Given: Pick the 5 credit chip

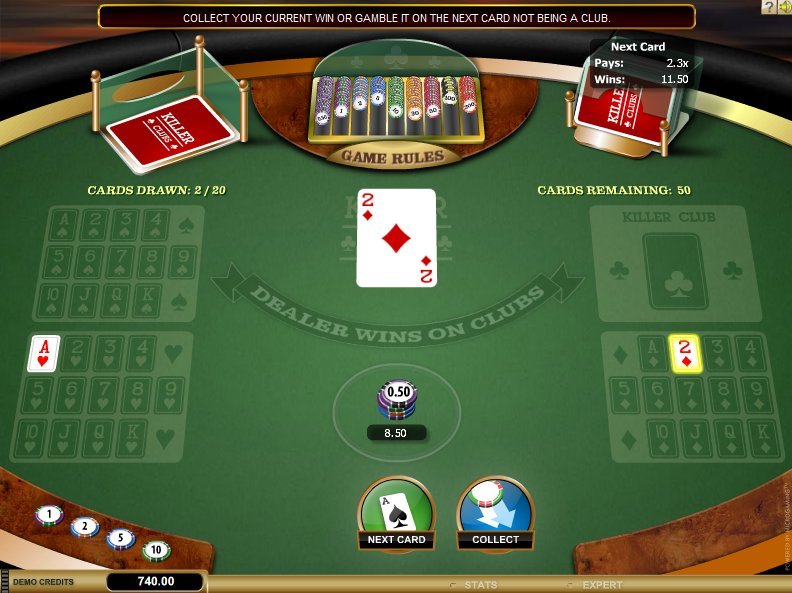Looking at the screenshot, I should click(120, 538).
